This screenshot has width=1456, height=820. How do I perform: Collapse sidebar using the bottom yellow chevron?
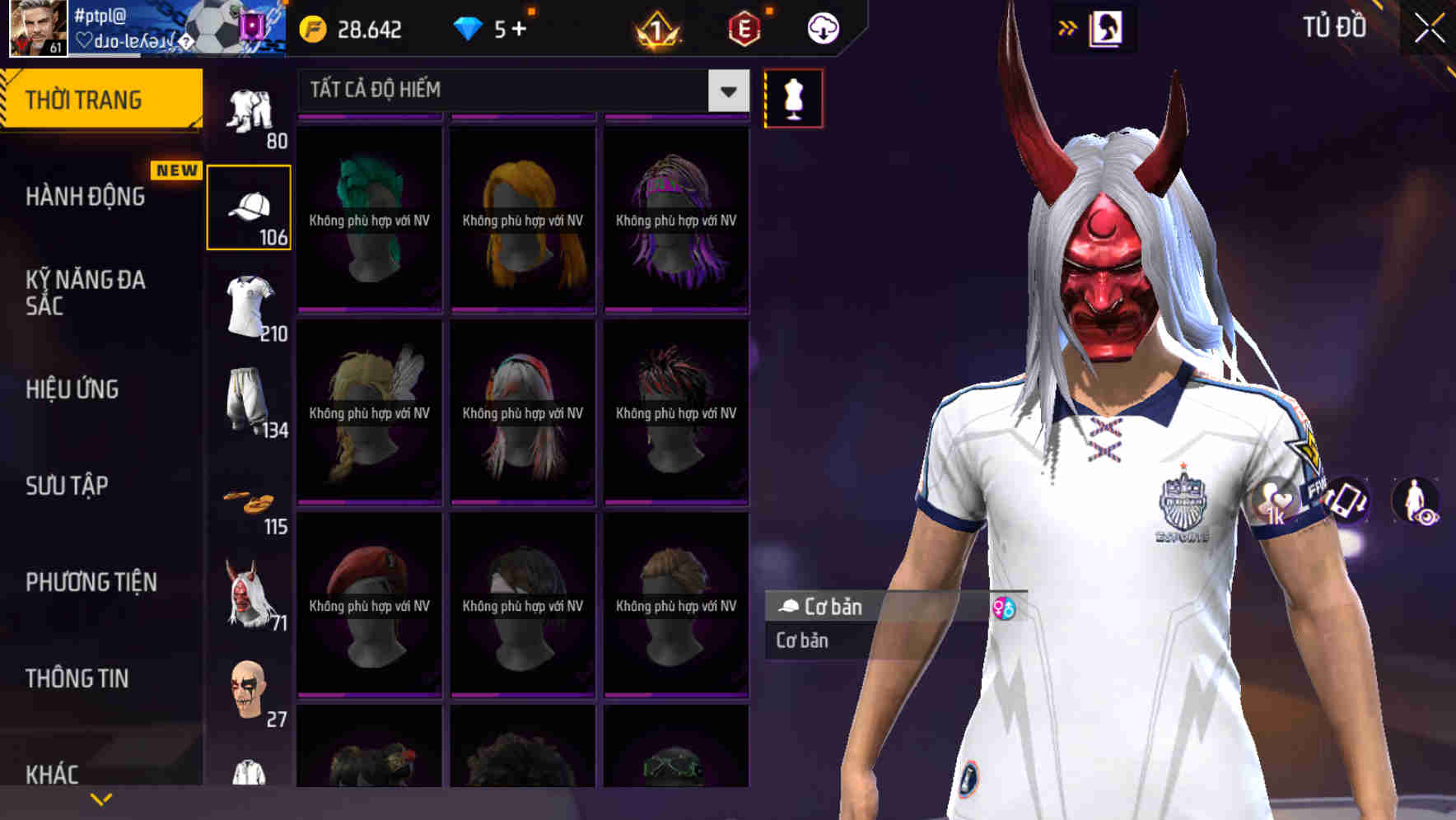100,797
